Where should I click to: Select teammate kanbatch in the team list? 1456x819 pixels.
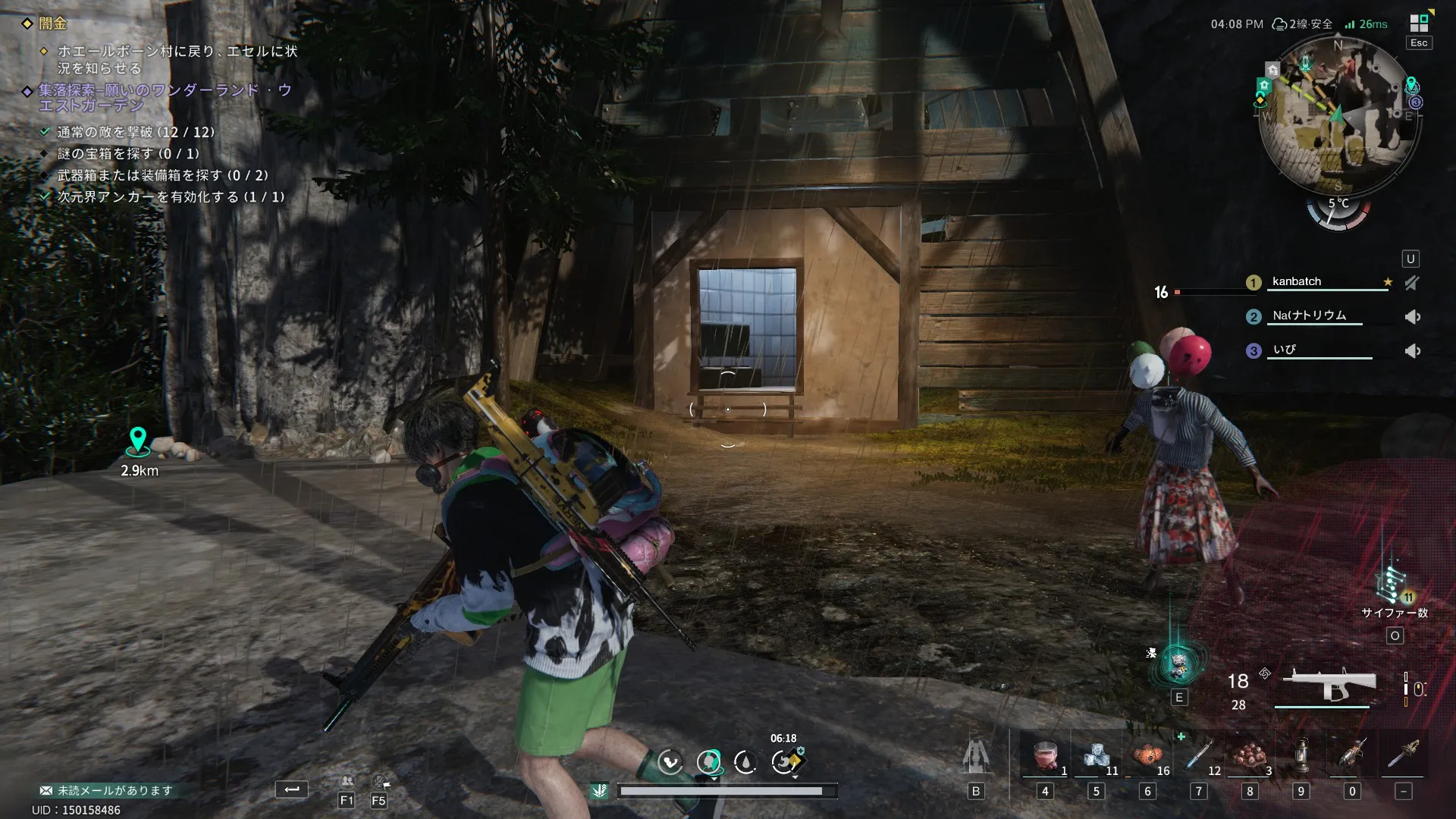pos(1297,281)
